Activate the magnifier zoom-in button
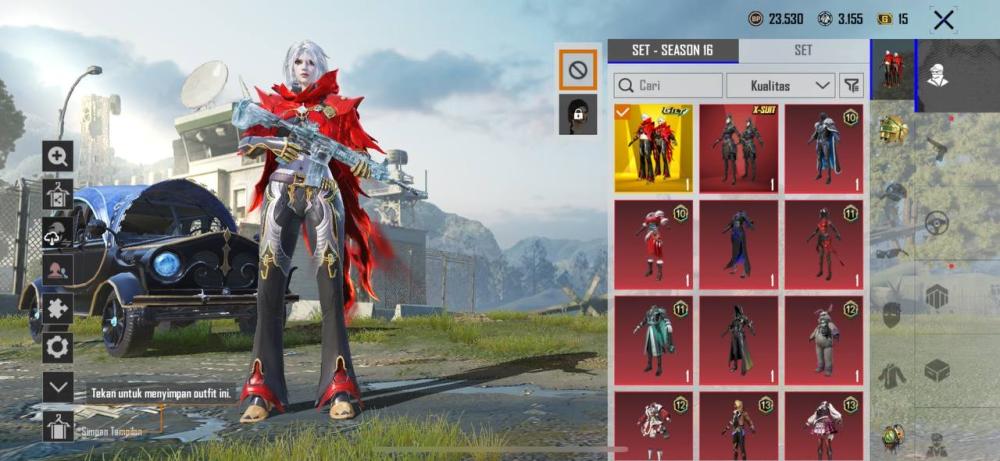The image size is (1000, 461). click(57, 156)
